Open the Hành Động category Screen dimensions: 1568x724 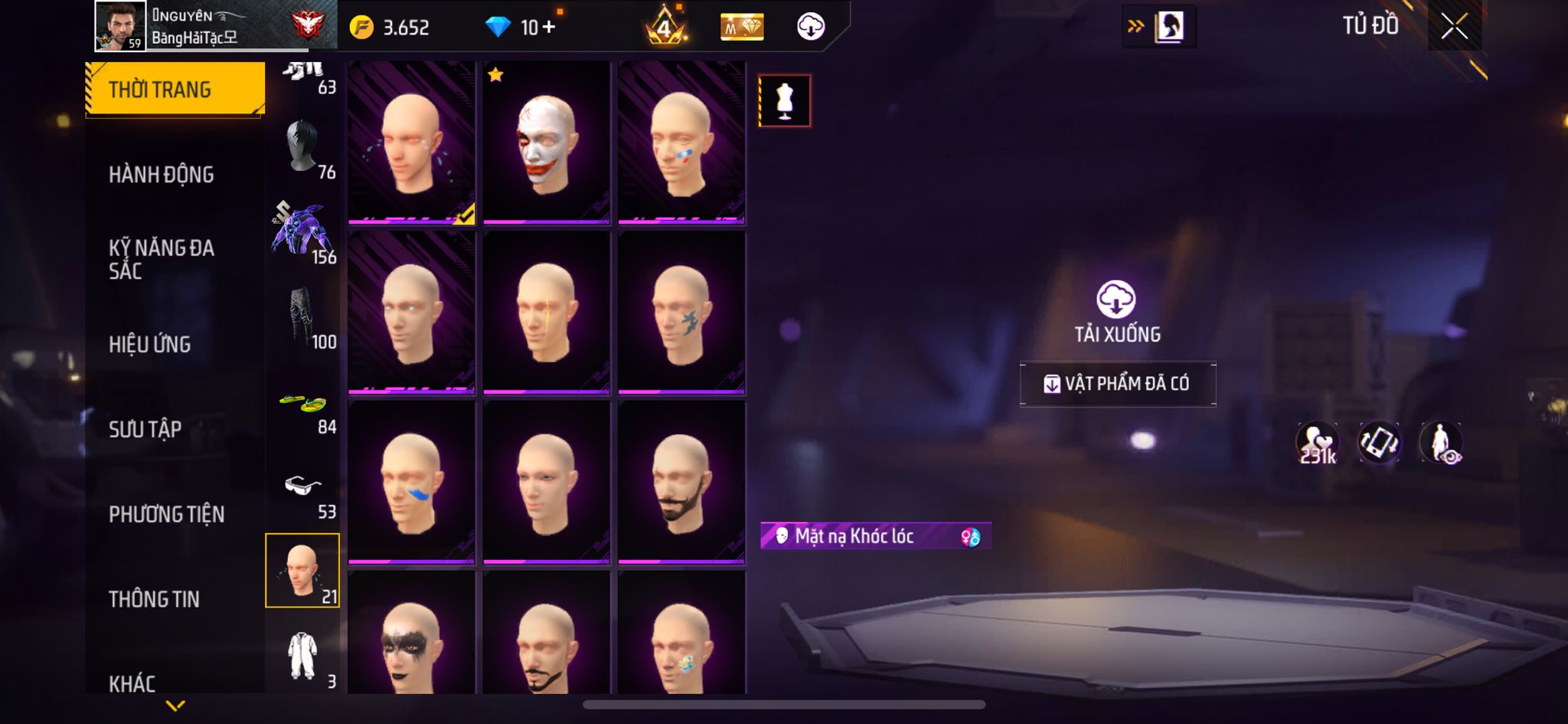point(161,175)
